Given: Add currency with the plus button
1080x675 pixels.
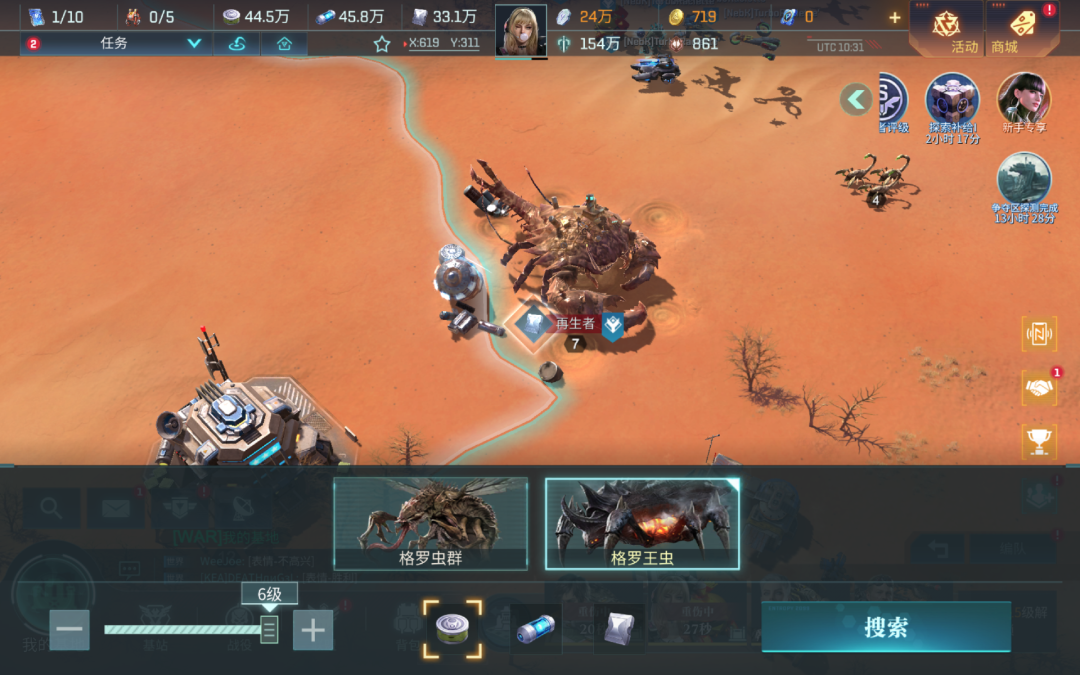Looking at the screenshot, I should click(894, 17).
